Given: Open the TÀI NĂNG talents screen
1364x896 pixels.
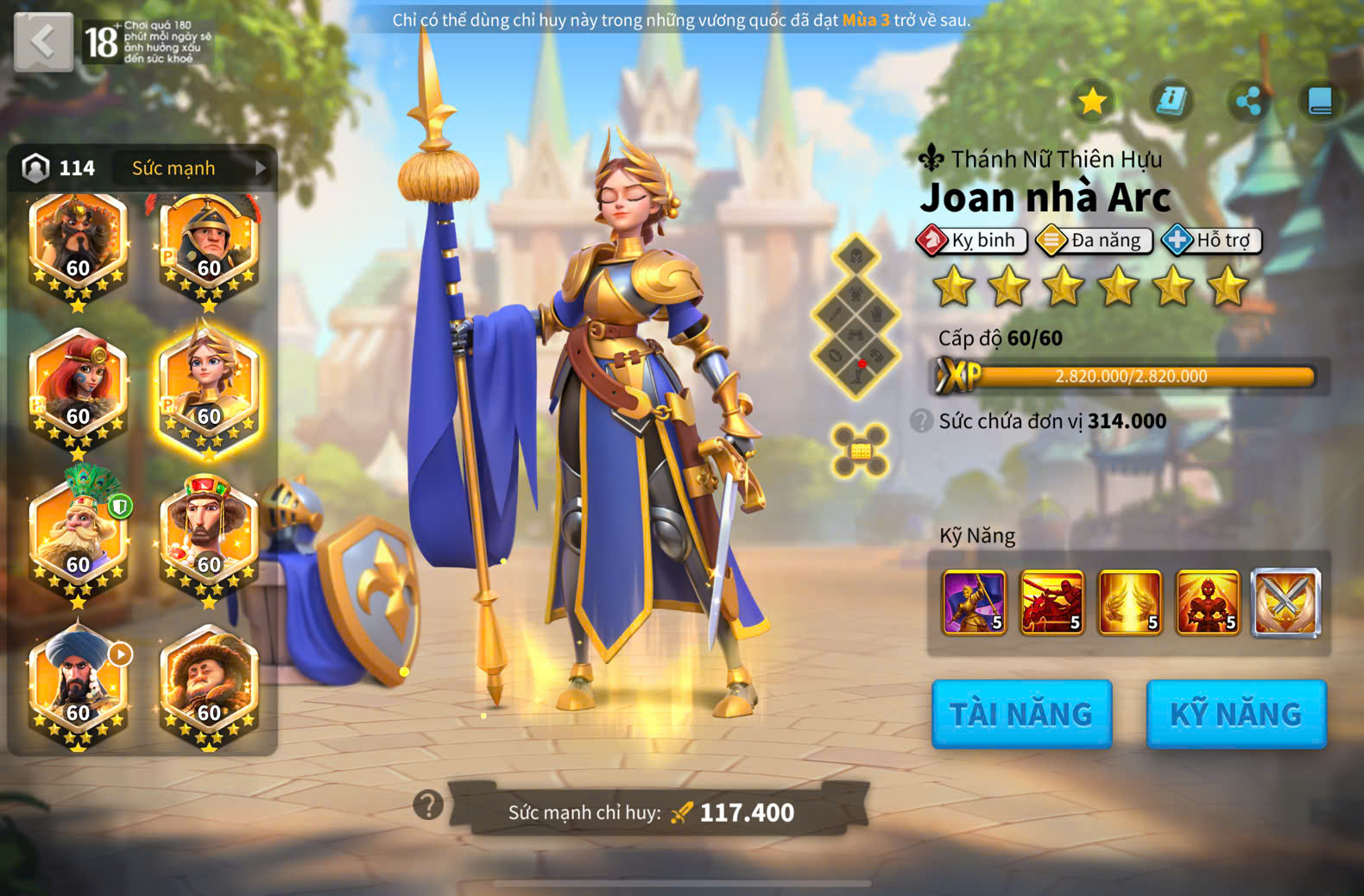Looking at the screenshot, I should point(1021,714).
